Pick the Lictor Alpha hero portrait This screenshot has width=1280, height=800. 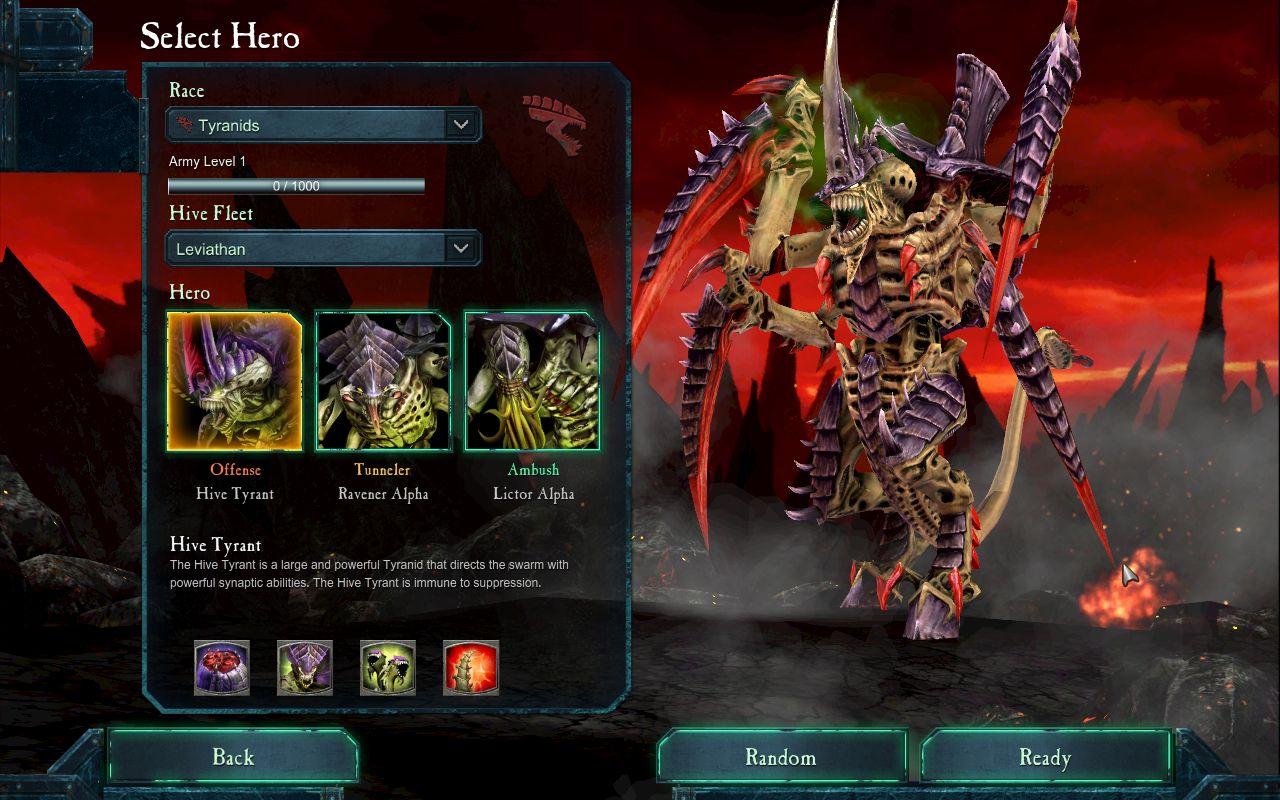532,381
